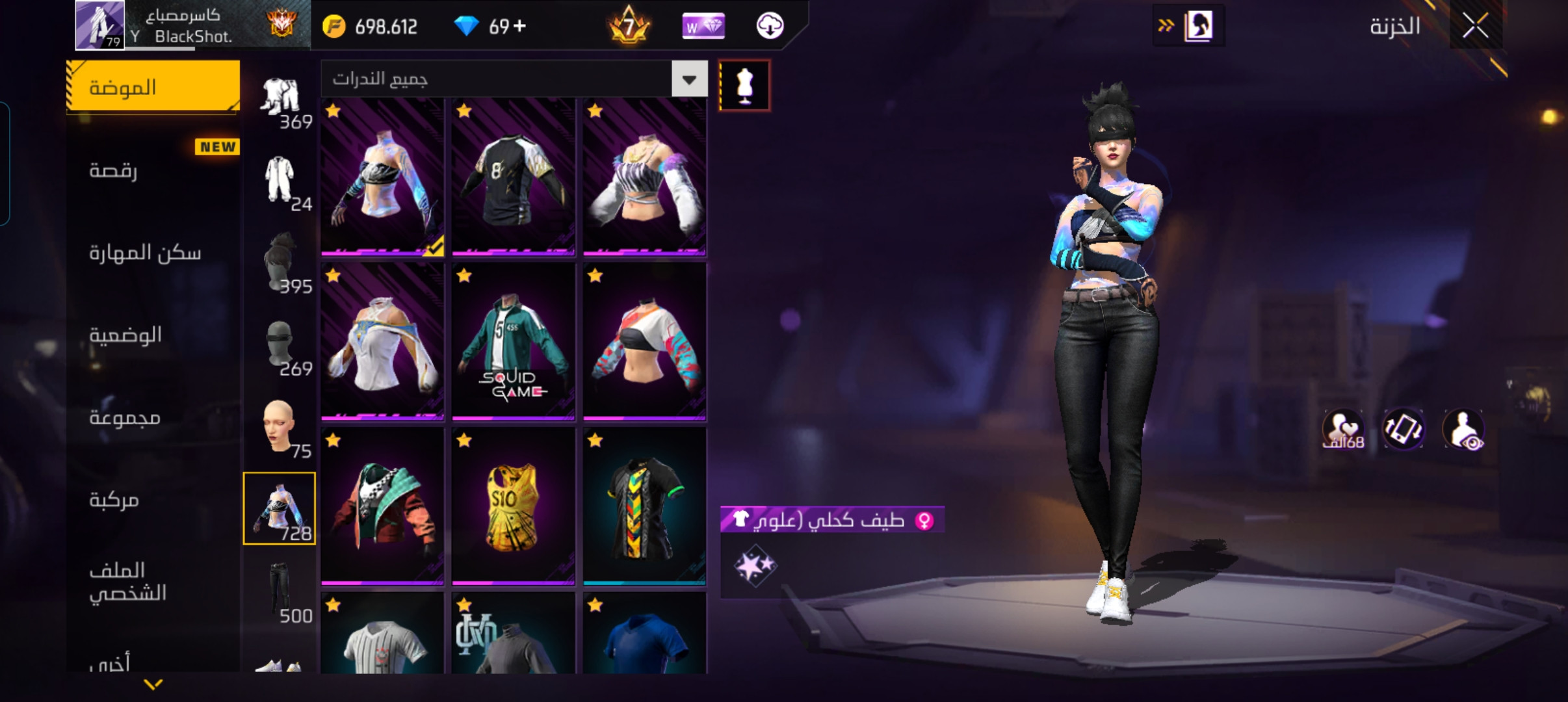Open the mask subcategory with 269 items
The image size is (1568, 702).
[x=280, y=344]
